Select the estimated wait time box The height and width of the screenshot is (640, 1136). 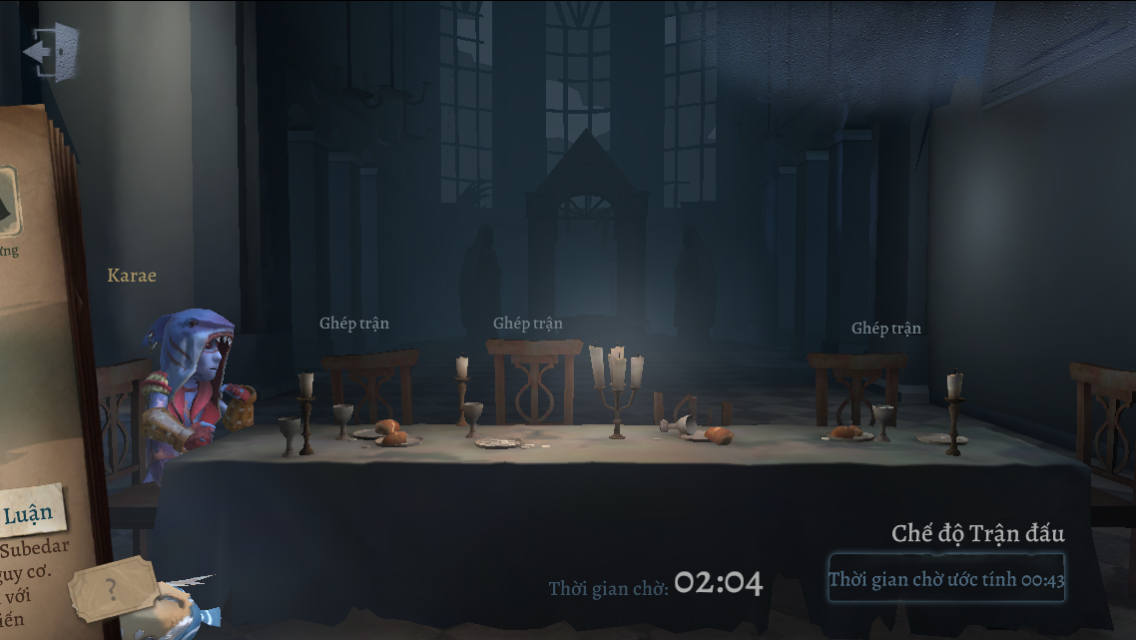tap(945, 579)
